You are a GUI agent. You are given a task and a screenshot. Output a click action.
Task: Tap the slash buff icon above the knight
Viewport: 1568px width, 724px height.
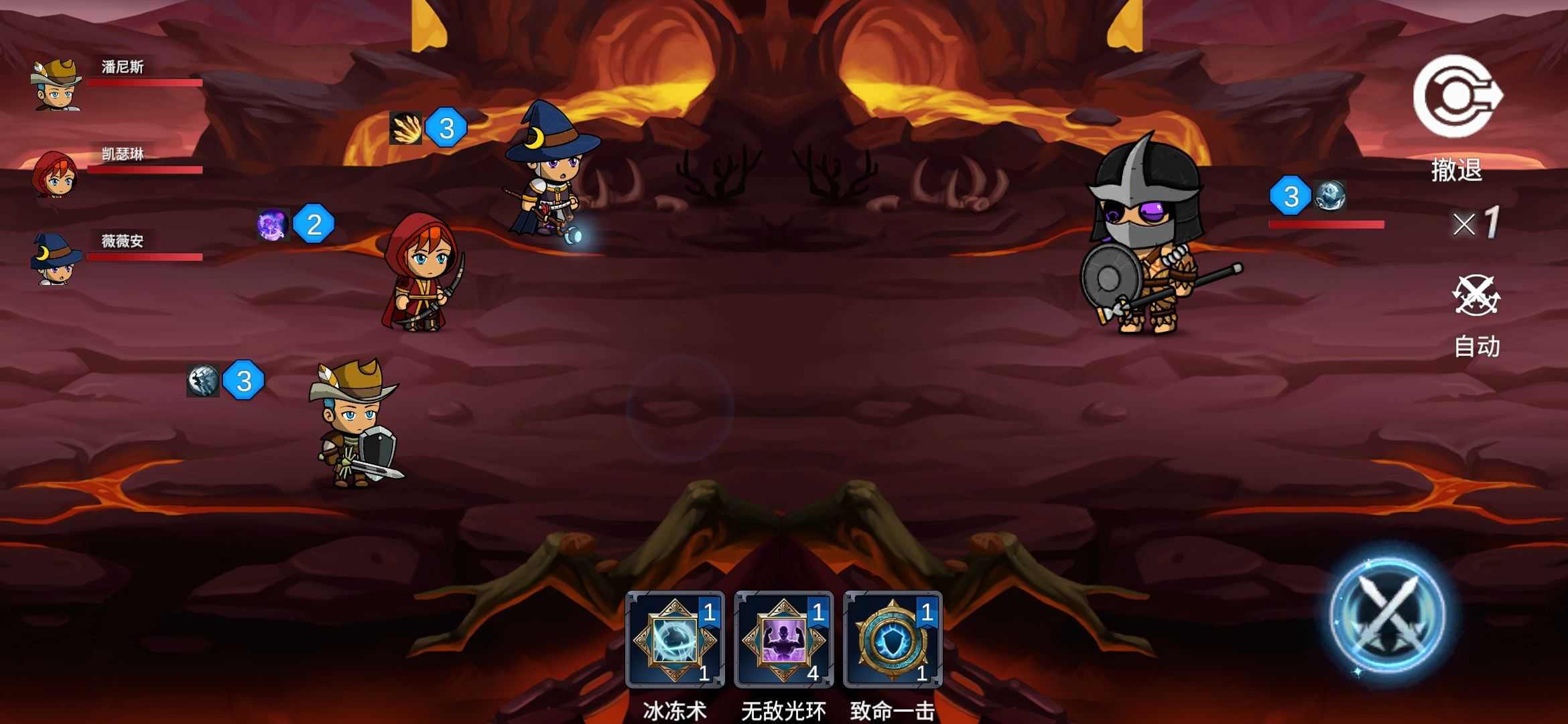(203, 383)
